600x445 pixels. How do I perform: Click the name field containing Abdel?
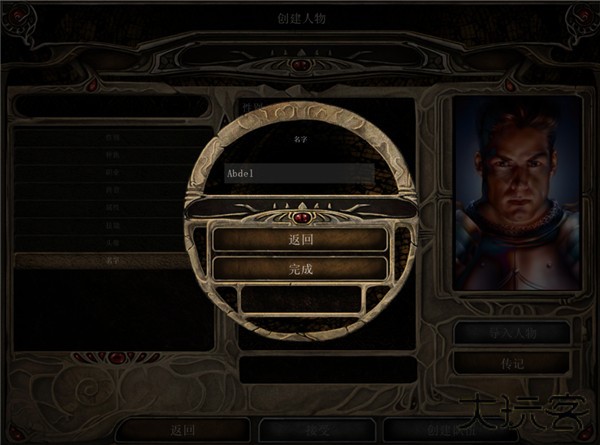(299, 172)
